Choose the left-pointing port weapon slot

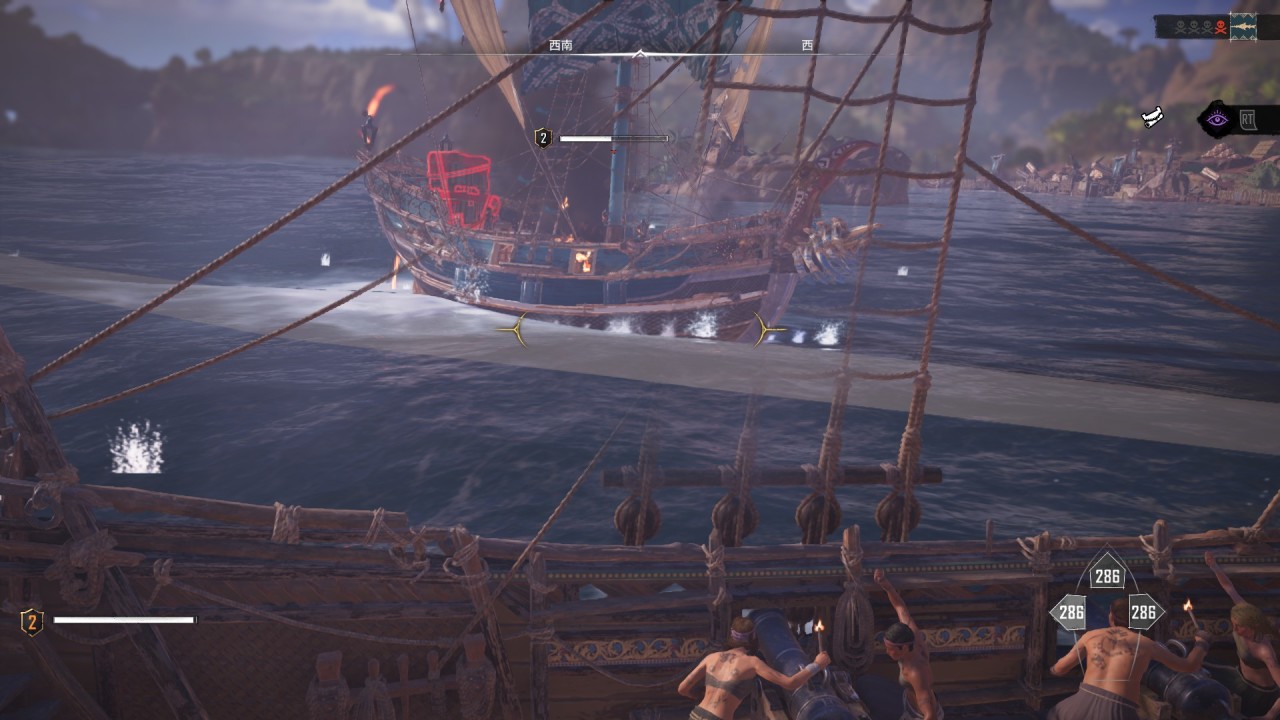[x=1071, y=612]
